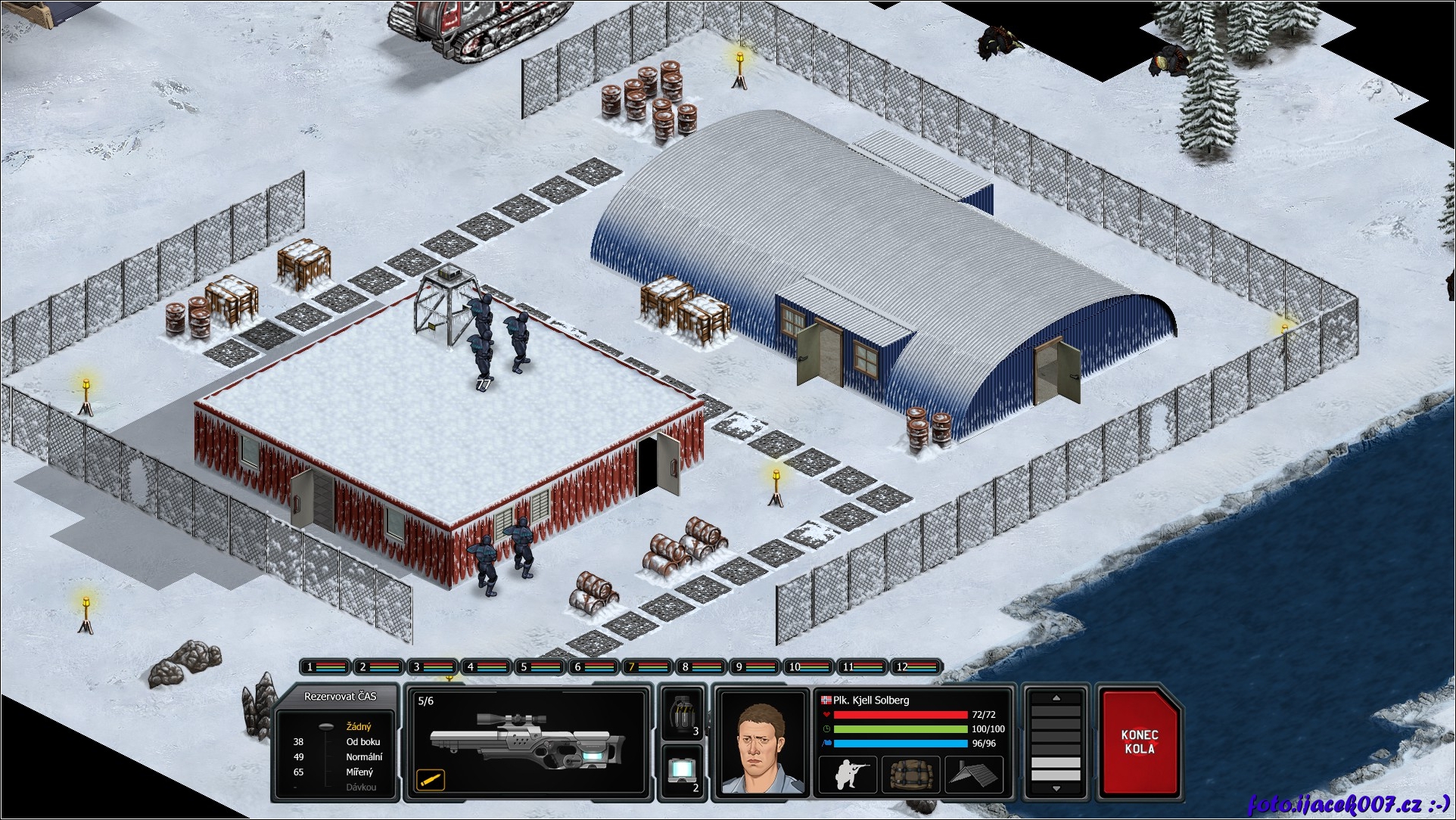Select squad member number 12

tap(916, 666)
